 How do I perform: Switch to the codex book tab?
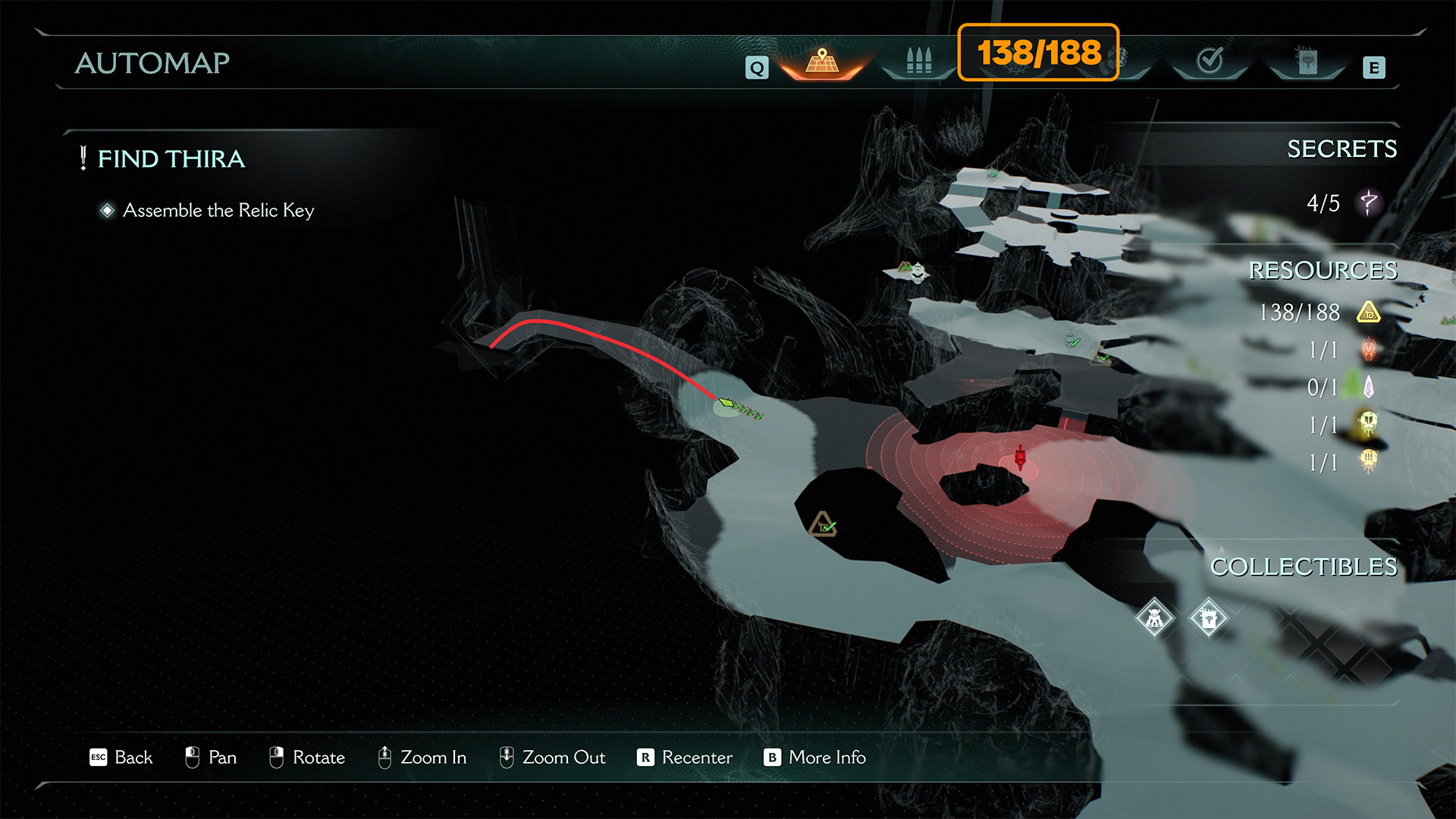pos(1307,61)
